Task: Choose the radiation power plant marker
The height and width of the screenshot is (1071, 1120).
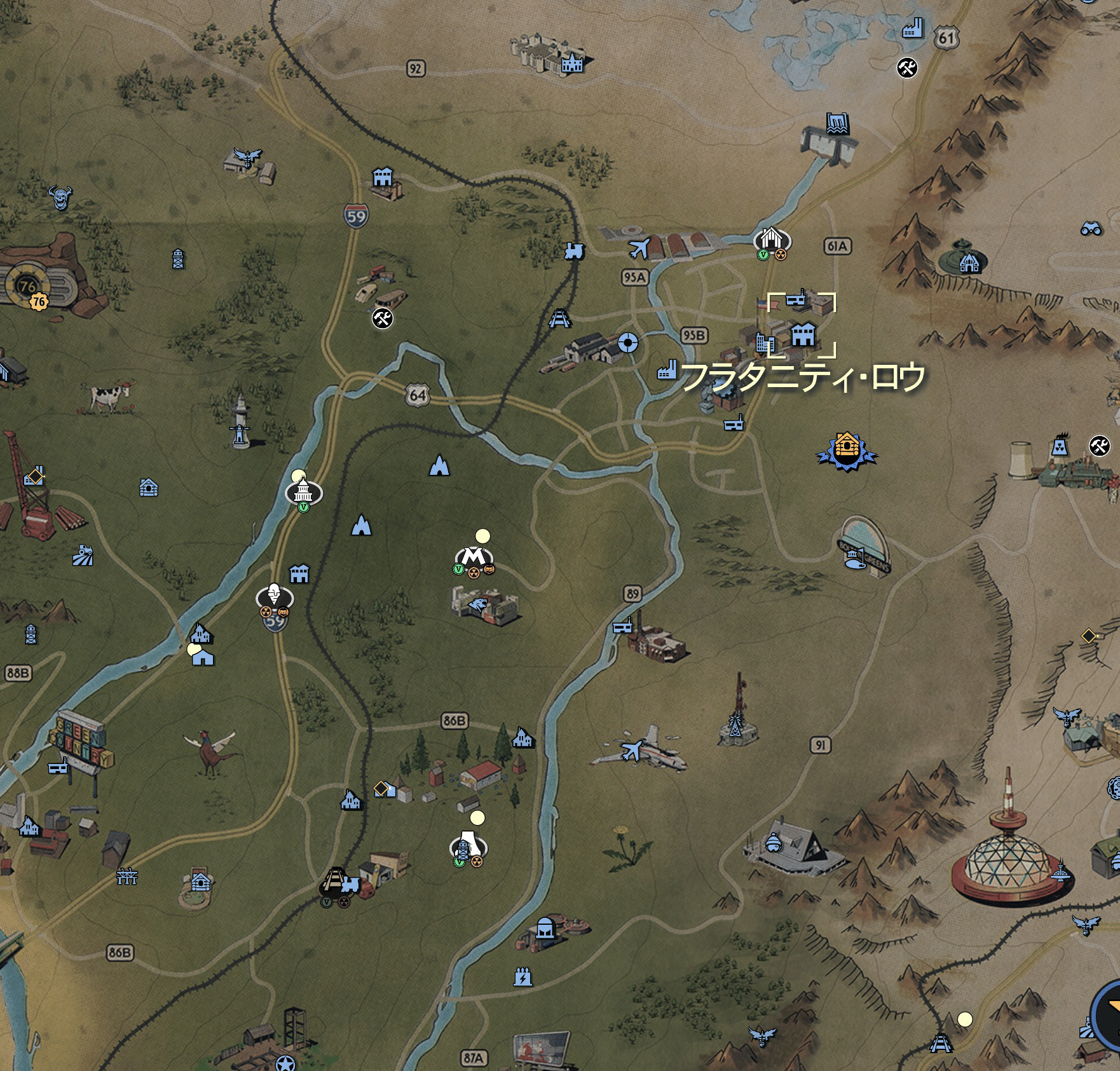Action: (x=1060, y=447)
